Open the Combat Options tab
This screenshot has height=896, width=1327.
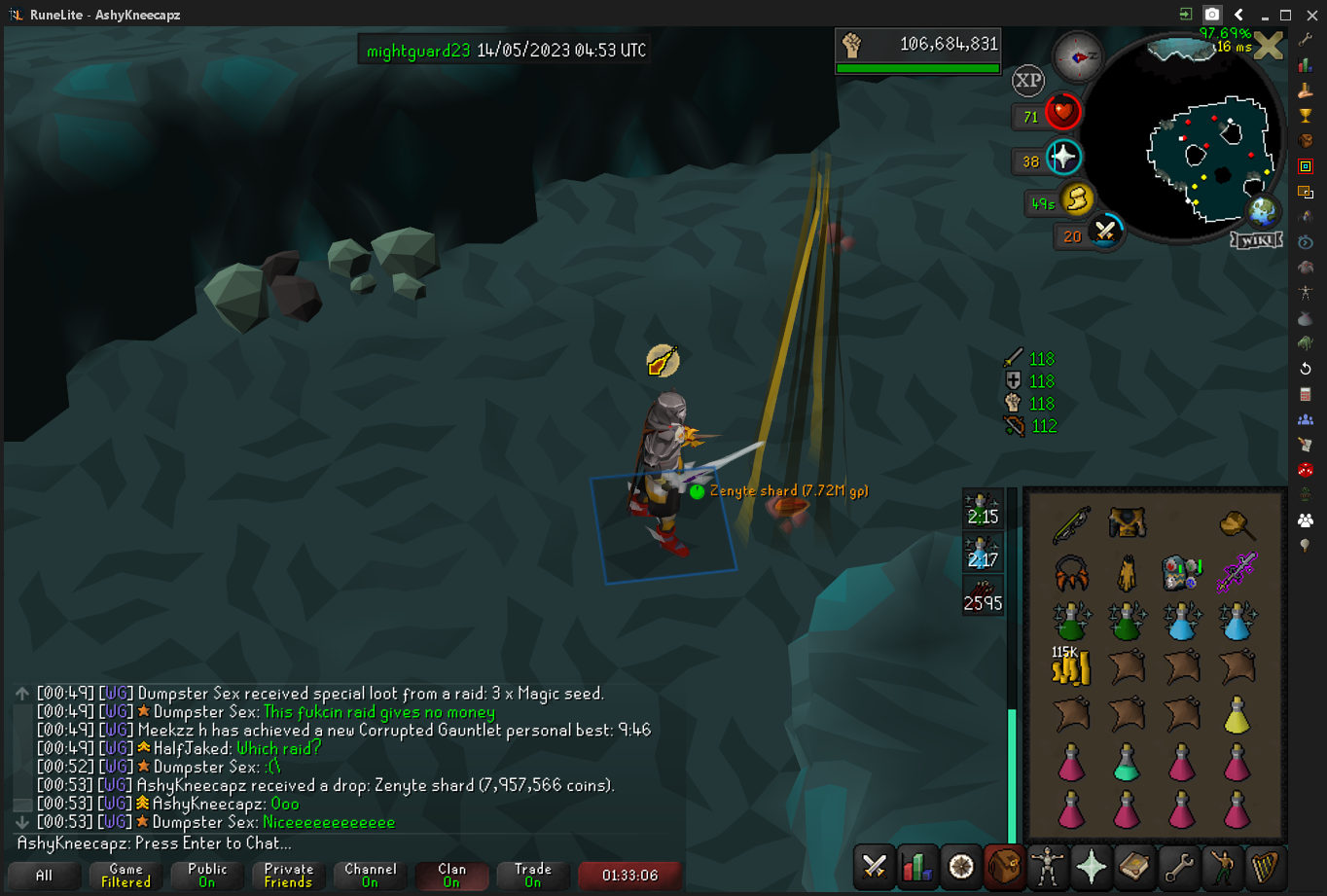(x=875, y=867)
